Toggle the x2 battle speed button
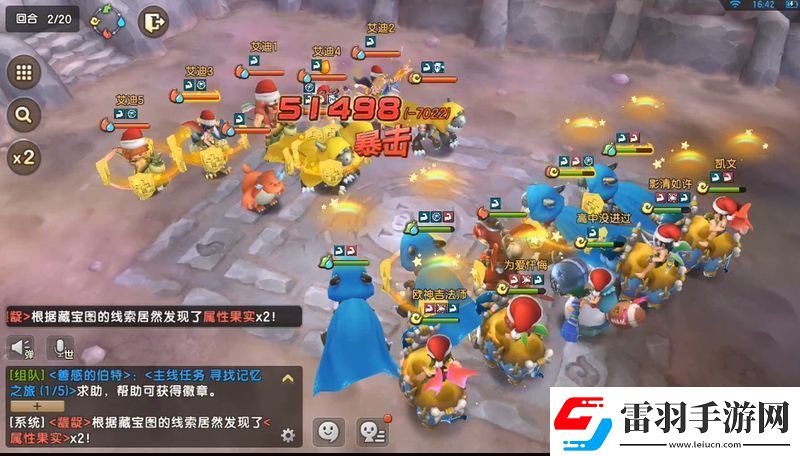The width and height of the screenshot is (800, 456). pyautogui.click(x=24, y=157)
